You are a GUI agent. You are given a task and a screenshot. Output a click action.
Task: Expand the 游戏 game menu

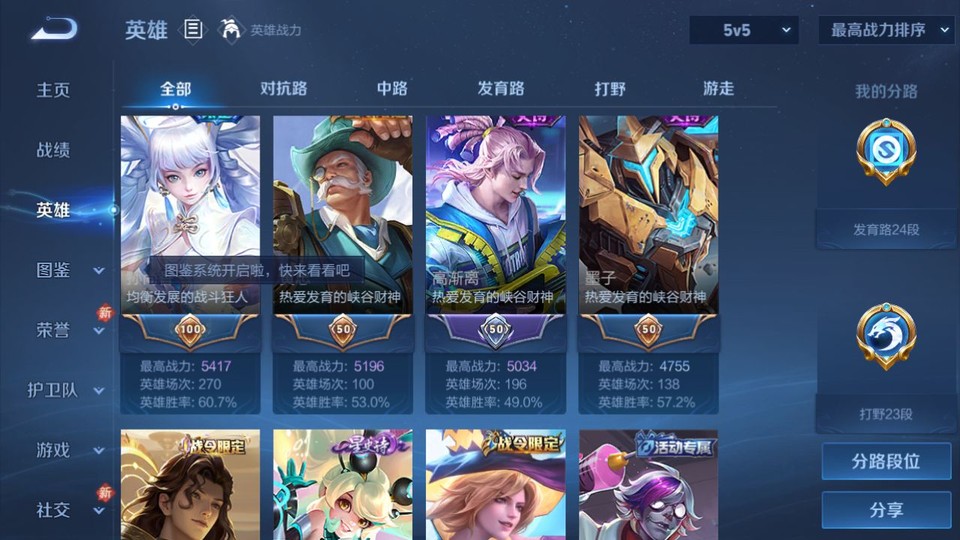coord(66,450)
